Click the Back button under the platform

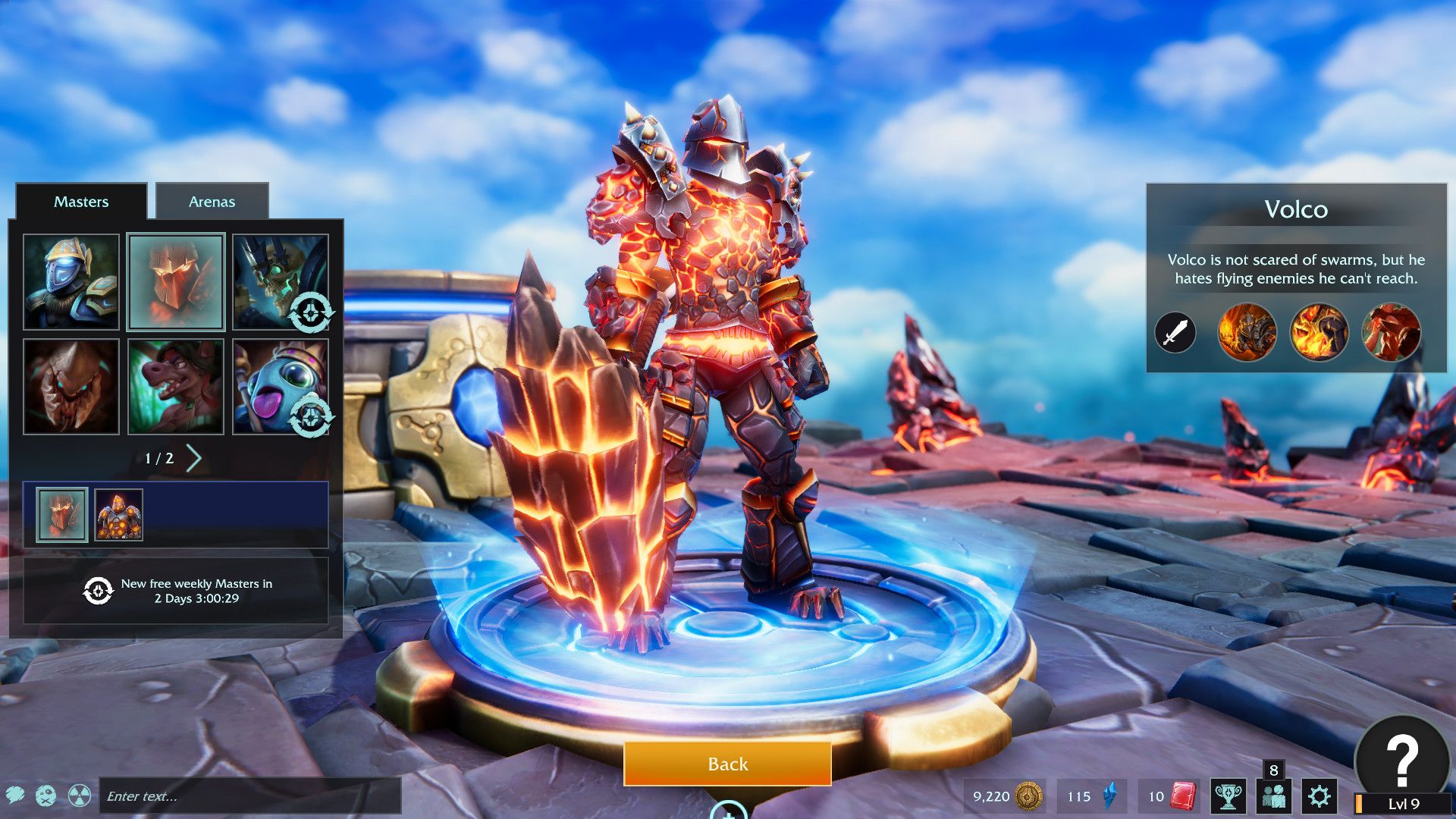[727, 764]
